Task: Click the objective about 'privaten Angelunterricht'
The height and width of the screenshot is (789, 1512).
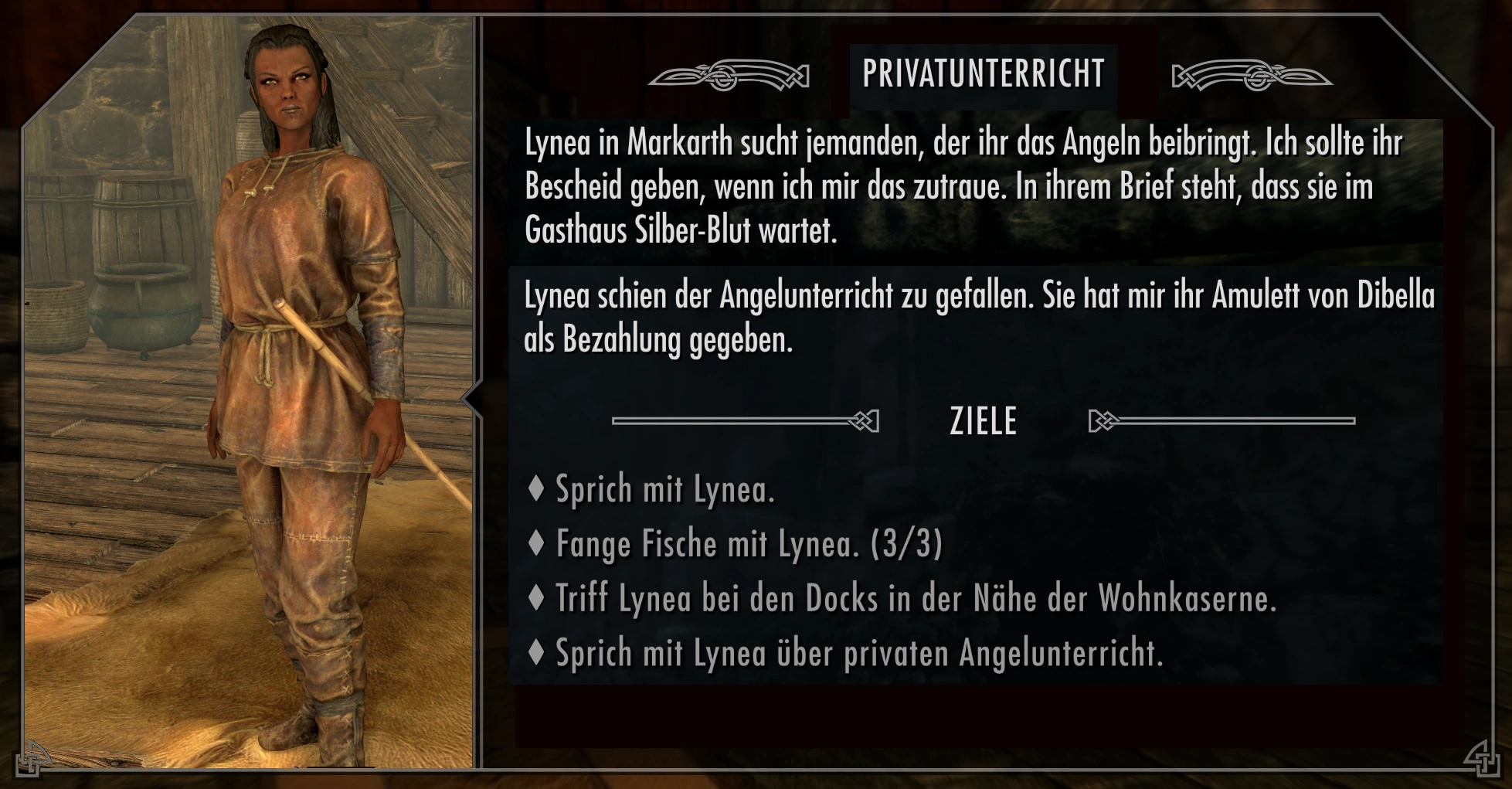Action: tap(858, 654)
